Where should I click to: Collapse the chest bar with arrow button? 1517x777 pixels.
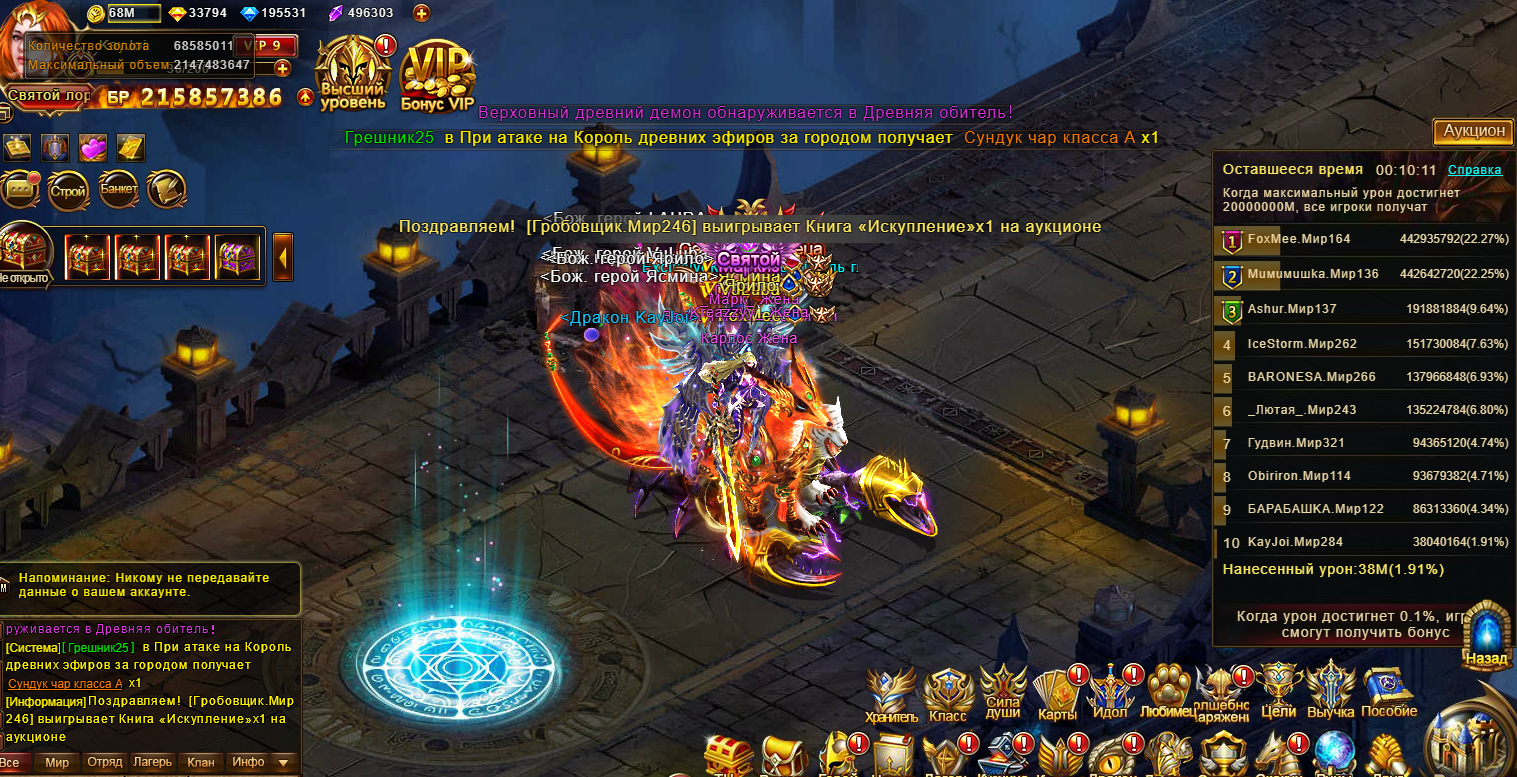pyautogui.click(x=283, y=257)
